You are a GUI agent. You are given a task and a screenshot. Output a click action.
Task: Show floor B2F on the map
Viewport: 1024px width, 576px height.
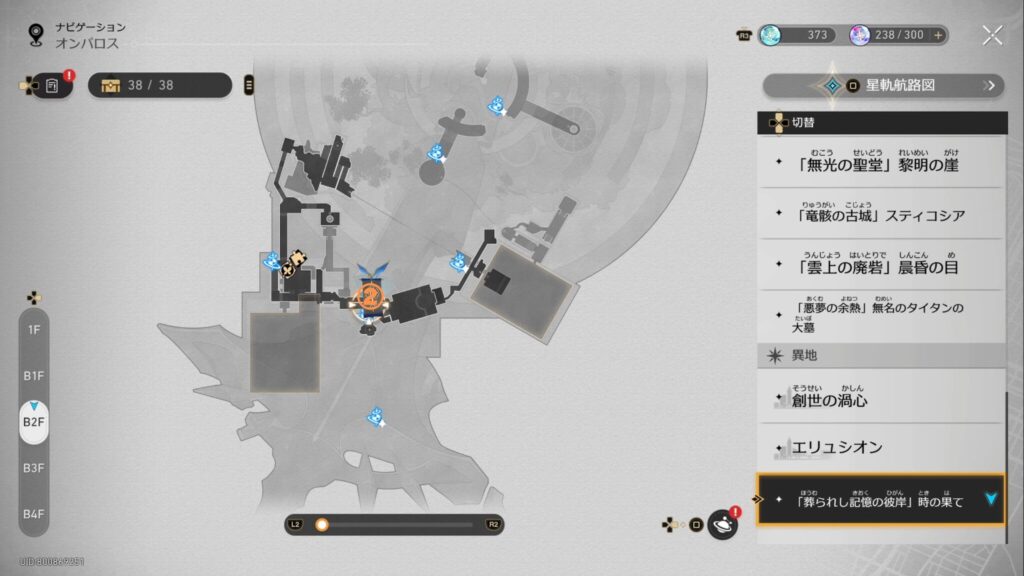[34, 422]
